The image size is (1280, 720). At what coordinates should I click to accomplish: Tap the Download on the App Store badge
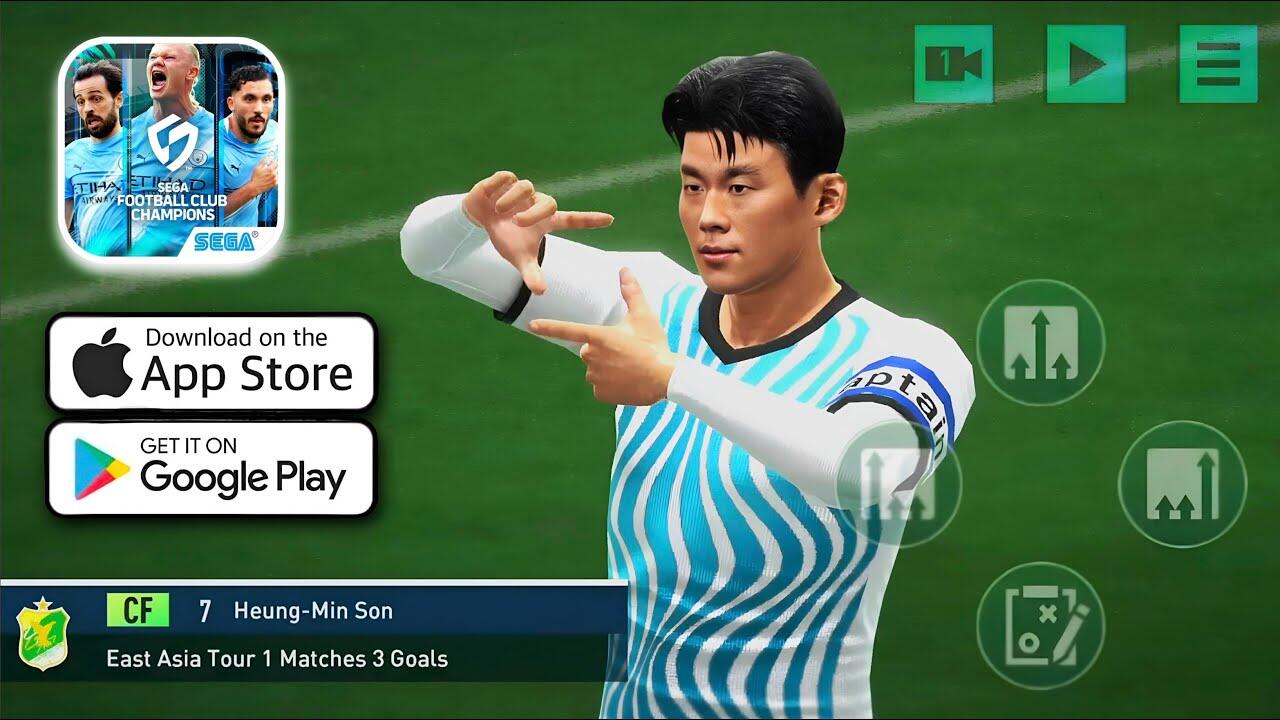[x=211, y=363]
